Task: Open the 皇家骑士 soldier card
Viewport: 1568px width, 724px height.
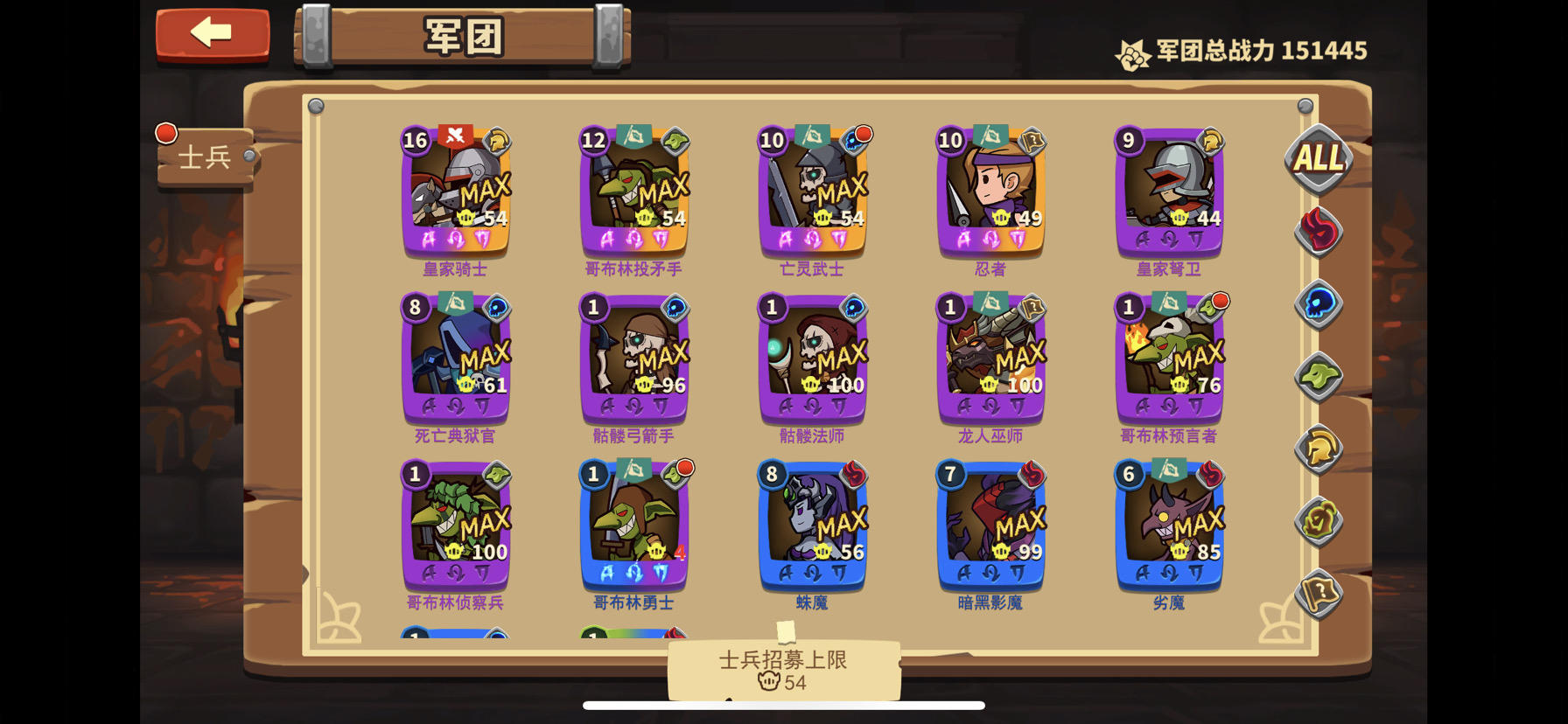Action: pyautogui.click(x=455, y=192)
